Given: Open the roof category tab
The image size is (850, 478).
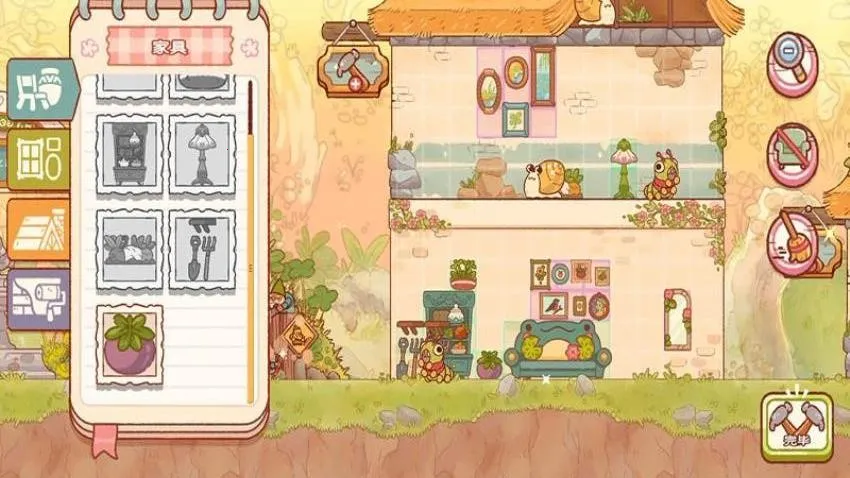Looking at the screenshot, I should (x=39, y=230).
